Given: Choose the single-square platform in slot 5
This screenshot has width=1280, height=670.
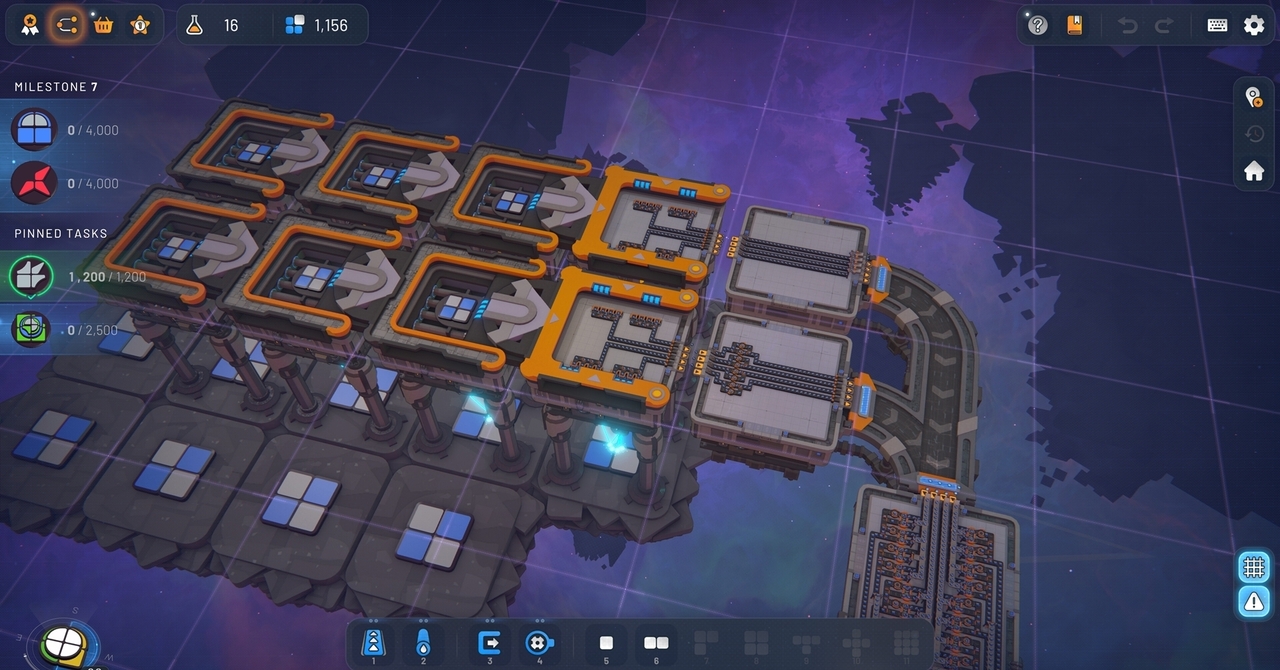Looking at the screenshot, I should [606, 643].
